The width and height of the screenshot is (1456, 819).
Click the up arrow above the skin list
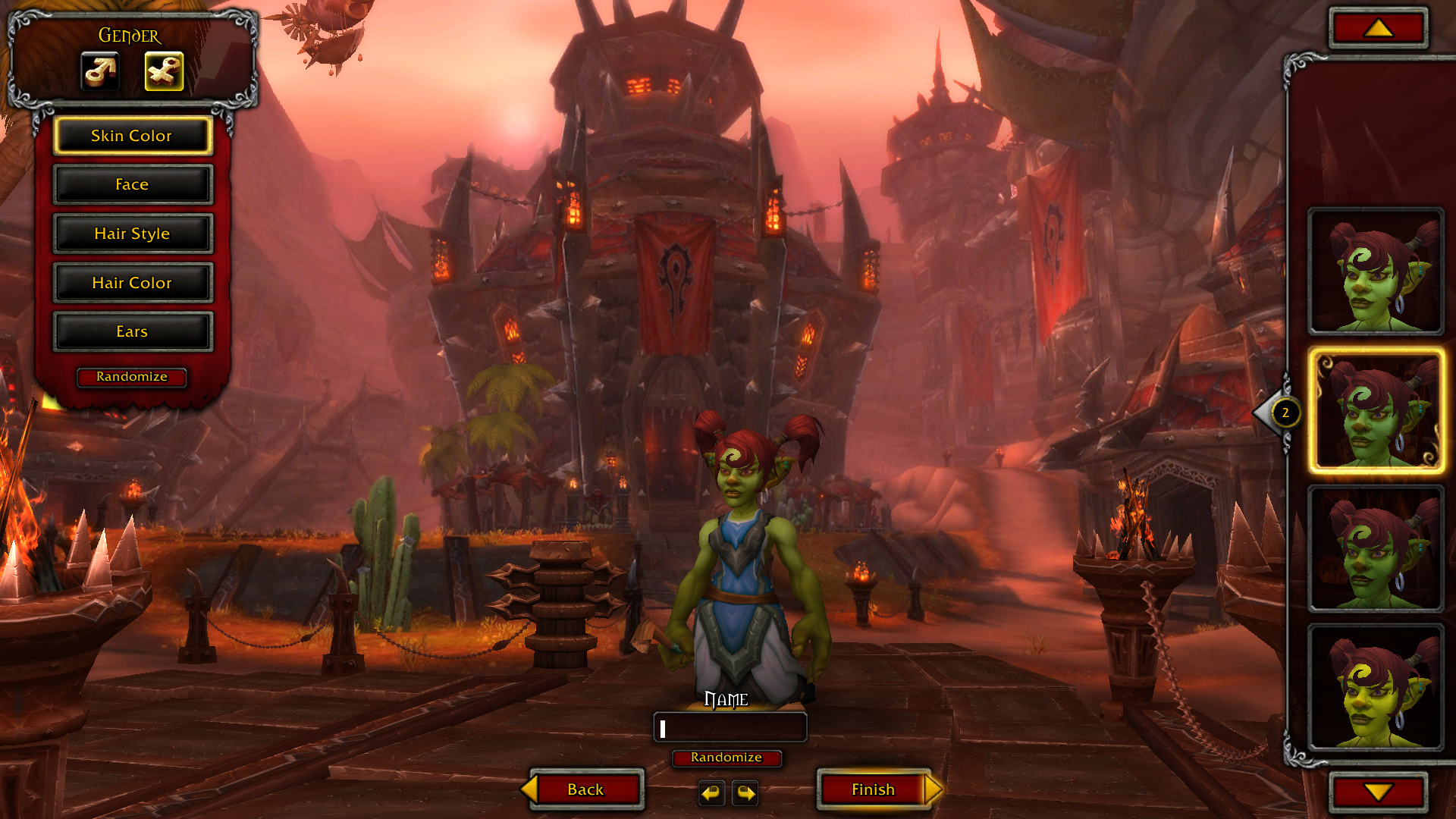[1378, 29]
